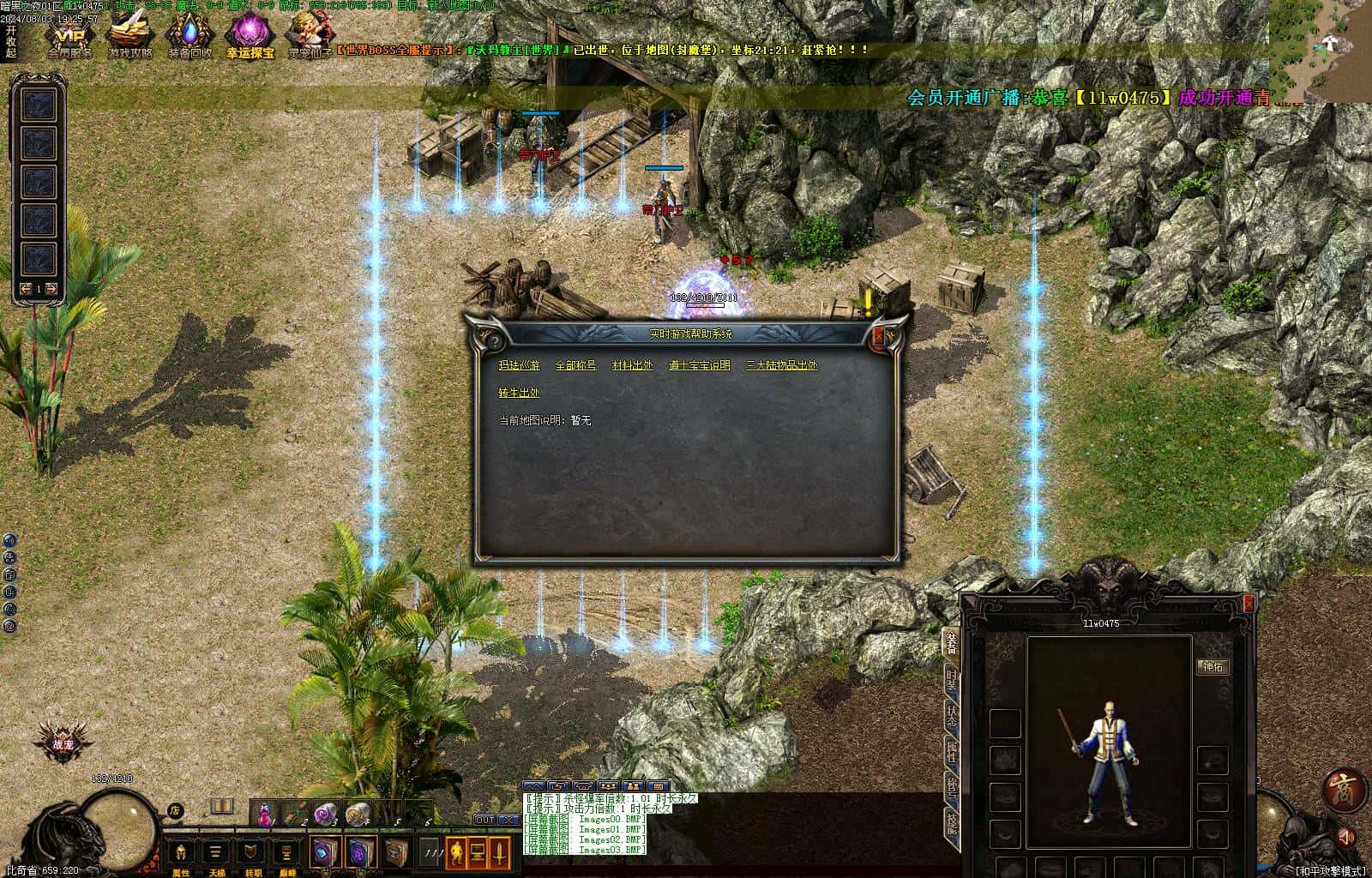Open the 属性 attributes button
The height and width of the screenshot is (878, 1372).
181,854
